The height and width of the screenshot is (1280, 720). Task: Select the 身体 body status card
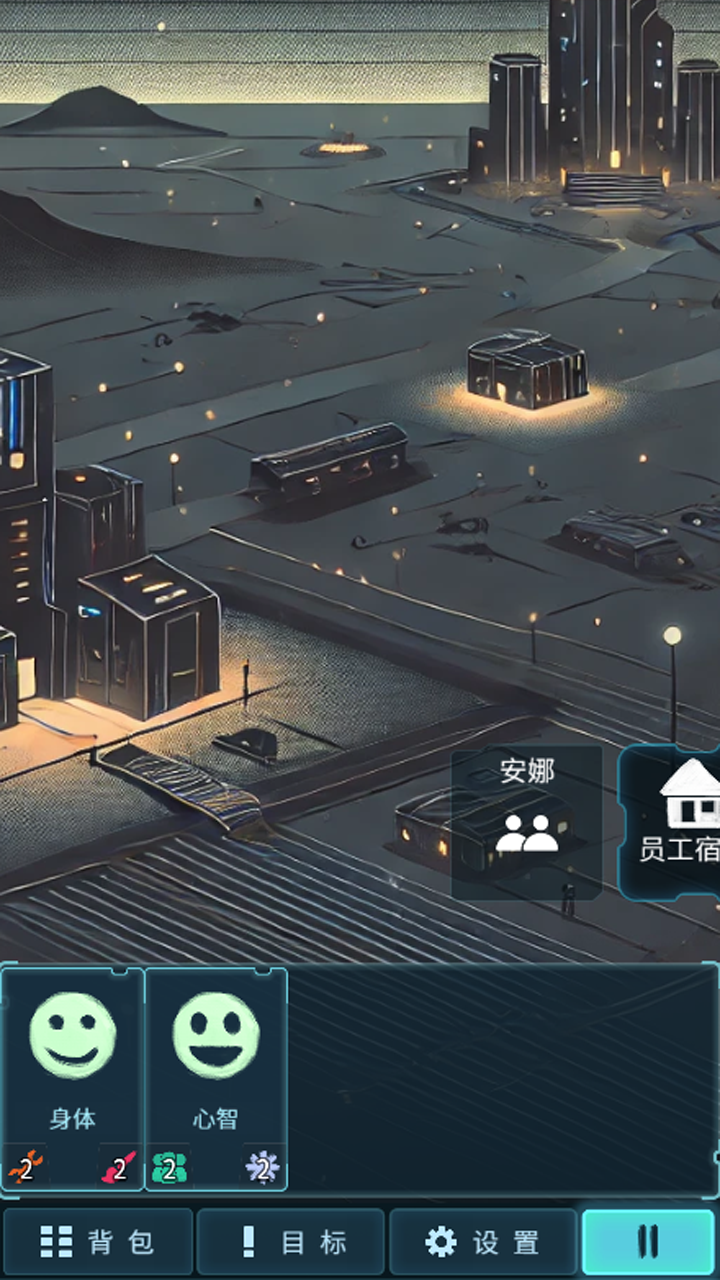[x=73, y=1078]
